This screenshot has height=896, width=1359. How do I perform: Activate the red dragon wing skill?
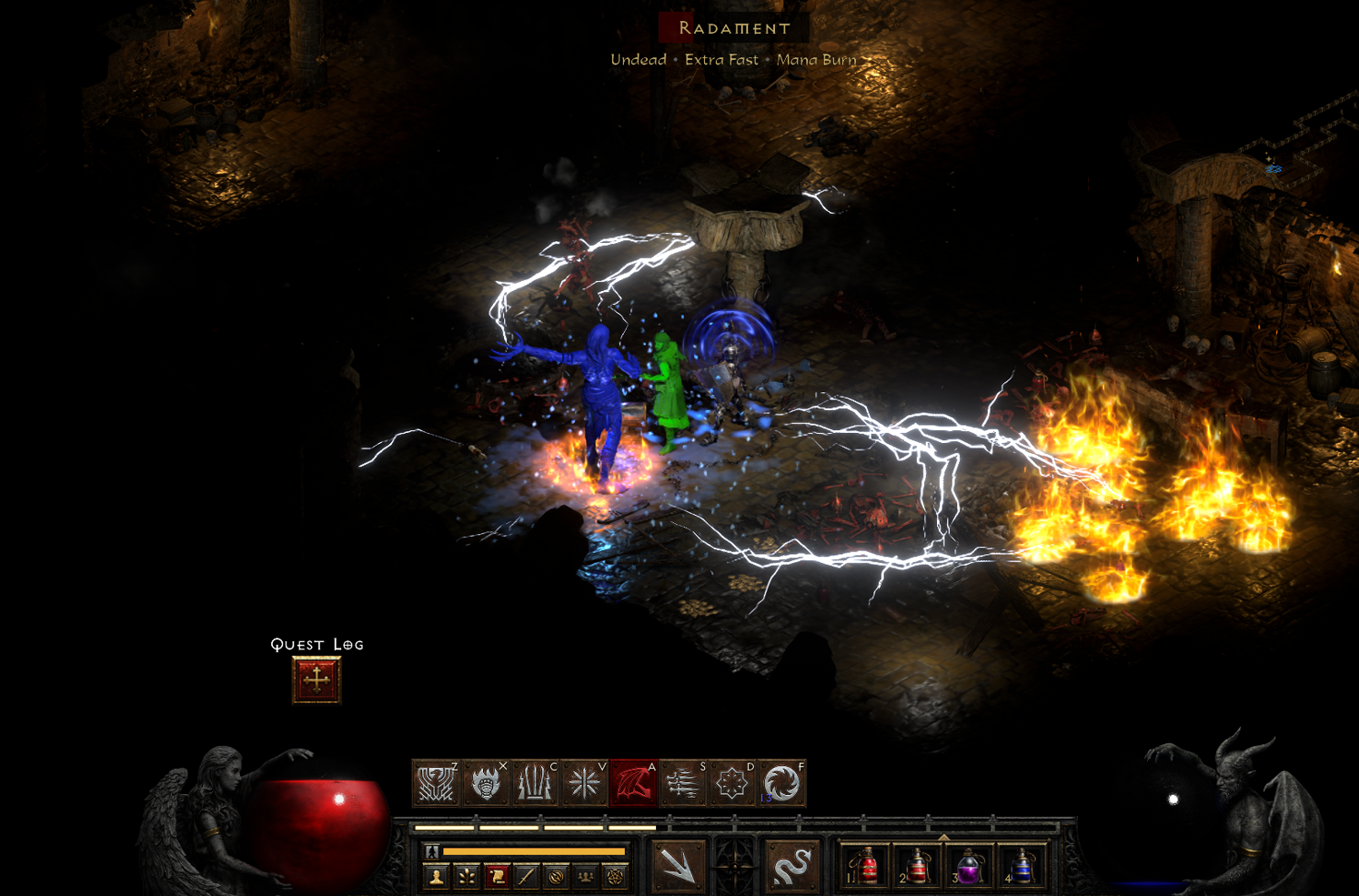coord(634,783)
